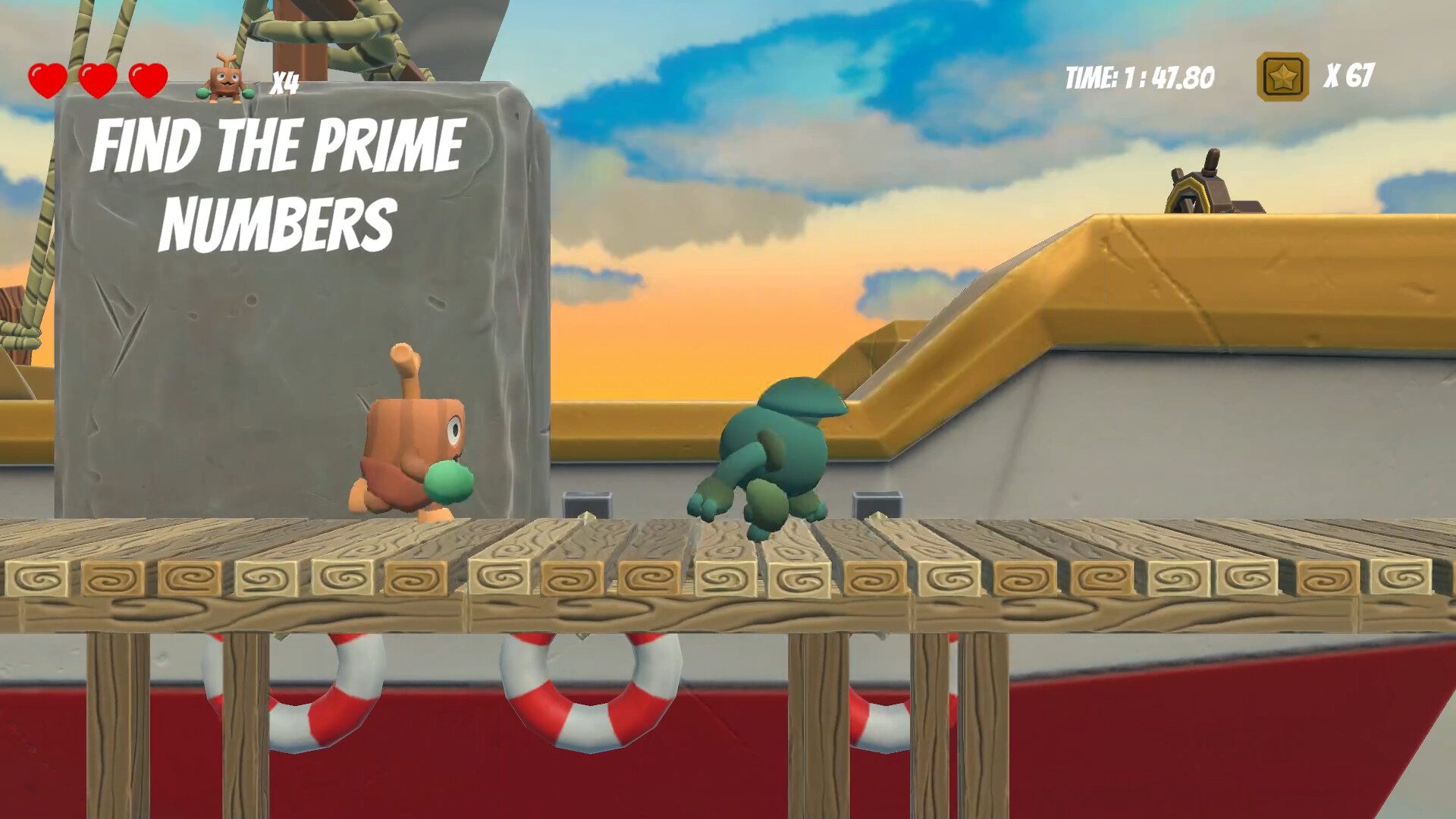Click the TIME display in the top bar
This screenshot has height=819, width=1456.
[1137, 74]
